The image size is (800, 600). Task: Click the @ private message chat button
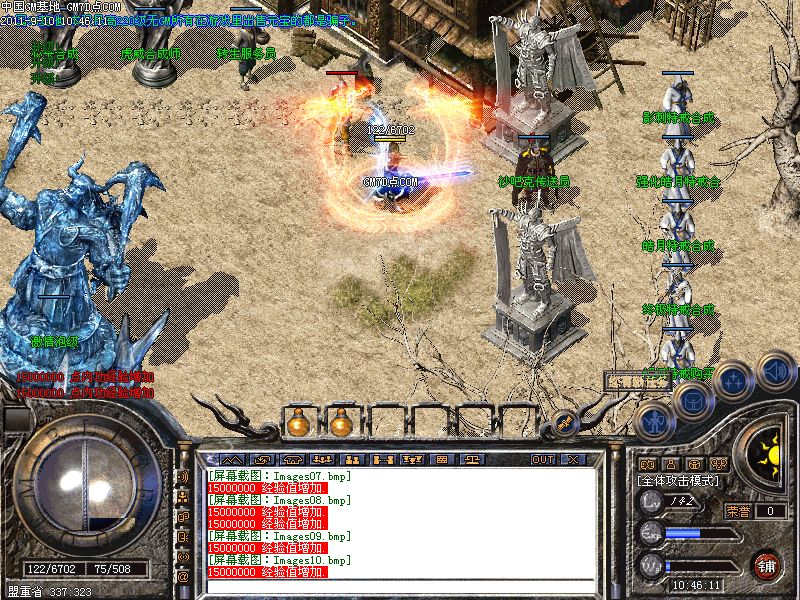click(x=183, y=577)
